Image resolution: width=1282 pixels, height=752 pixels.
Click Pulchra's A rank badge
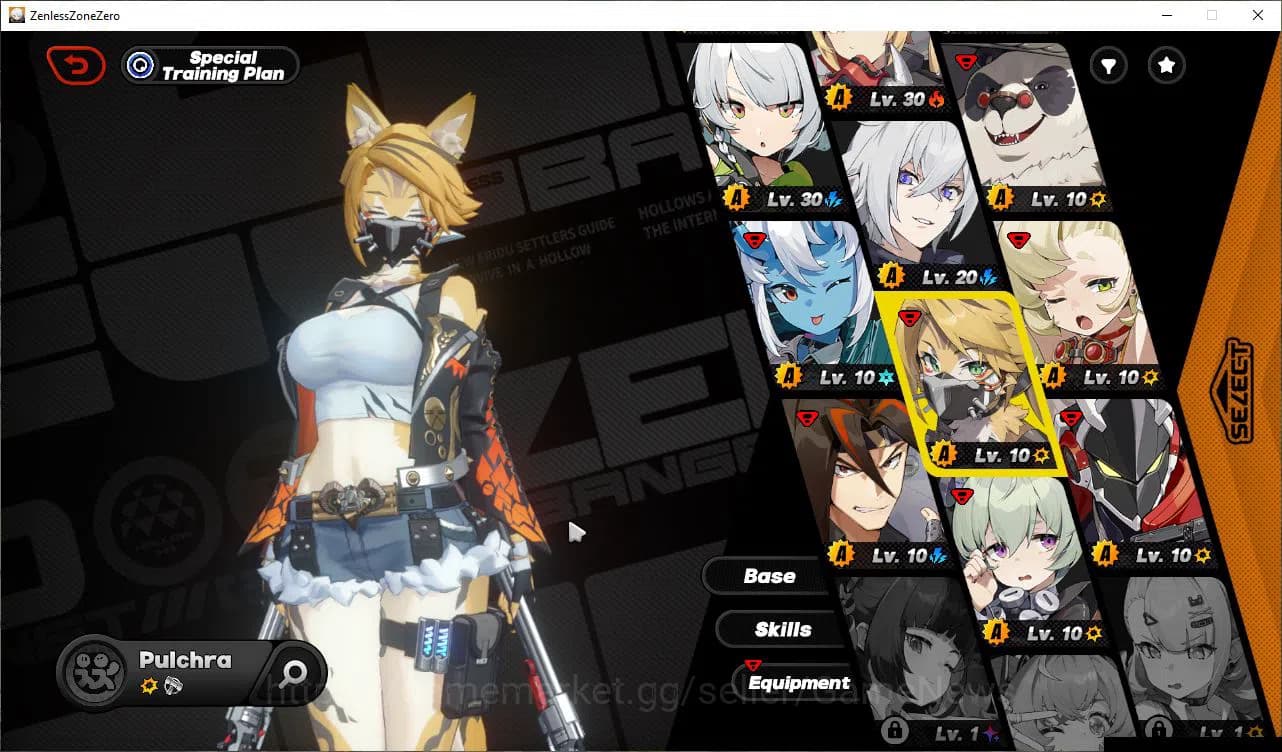[x=944, y=453]
